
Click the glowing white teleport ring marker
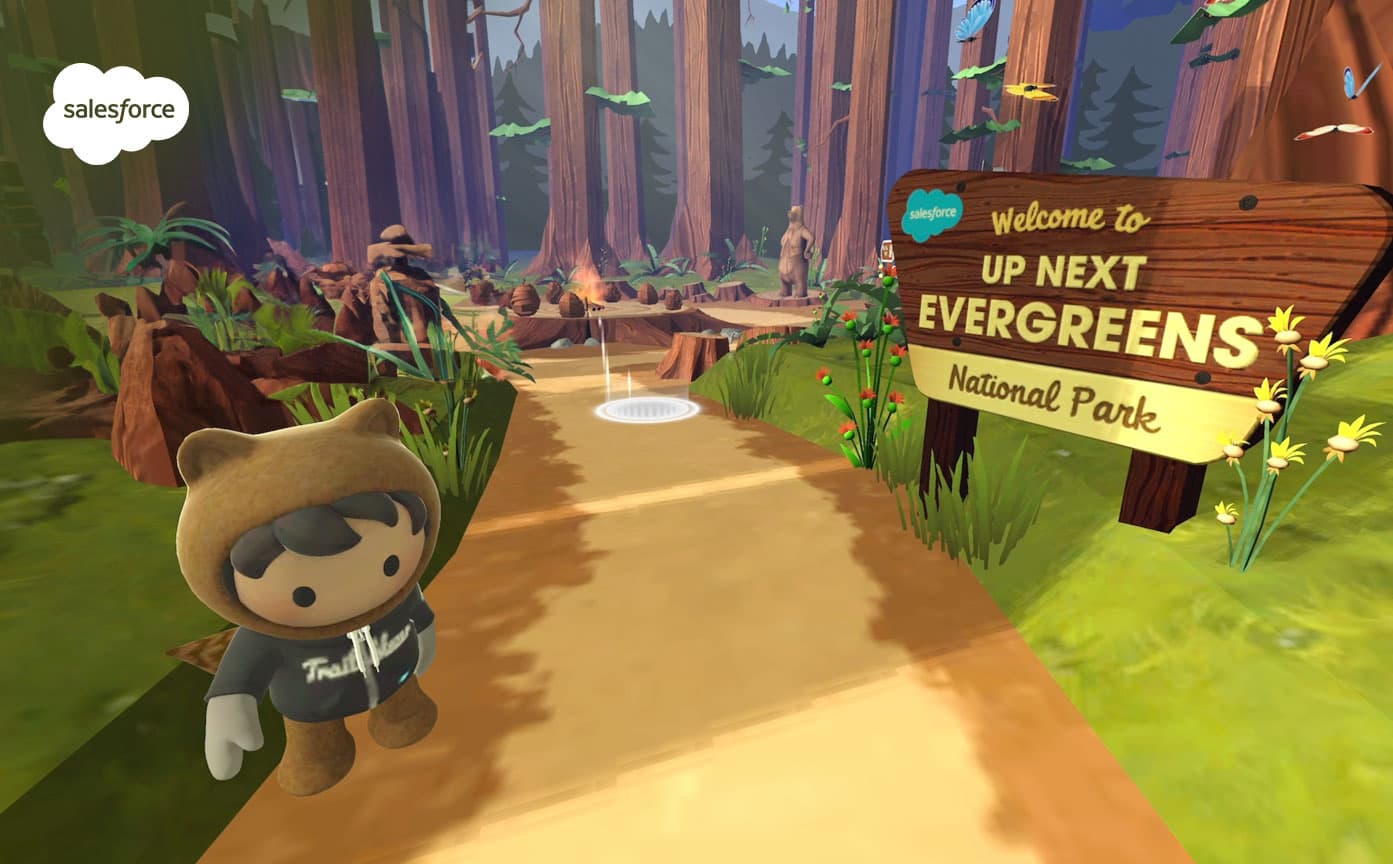(x=646, y=409)
